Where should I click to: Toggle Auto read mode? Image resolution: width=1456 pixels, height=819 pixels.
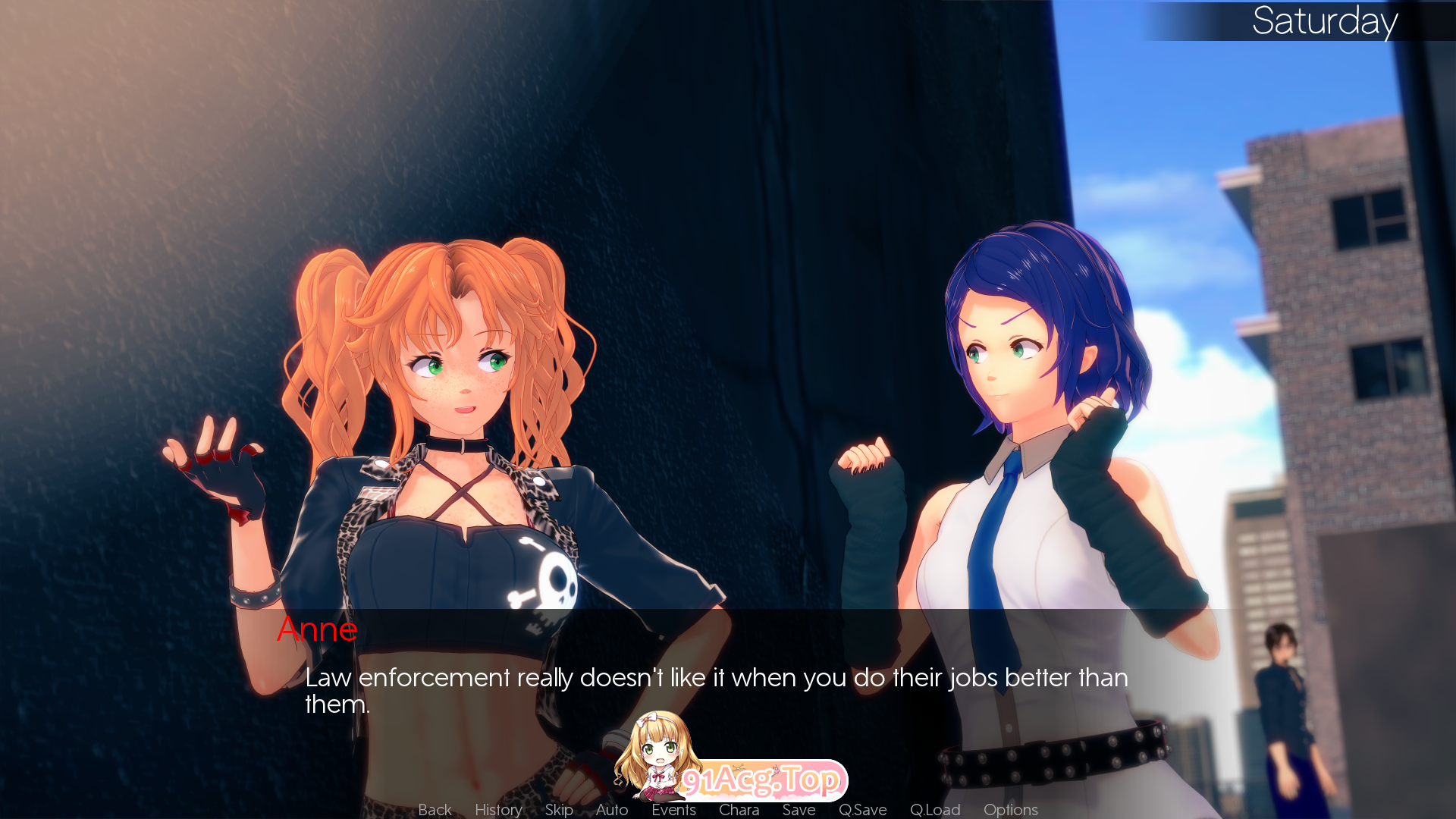(x=611, y=810)
